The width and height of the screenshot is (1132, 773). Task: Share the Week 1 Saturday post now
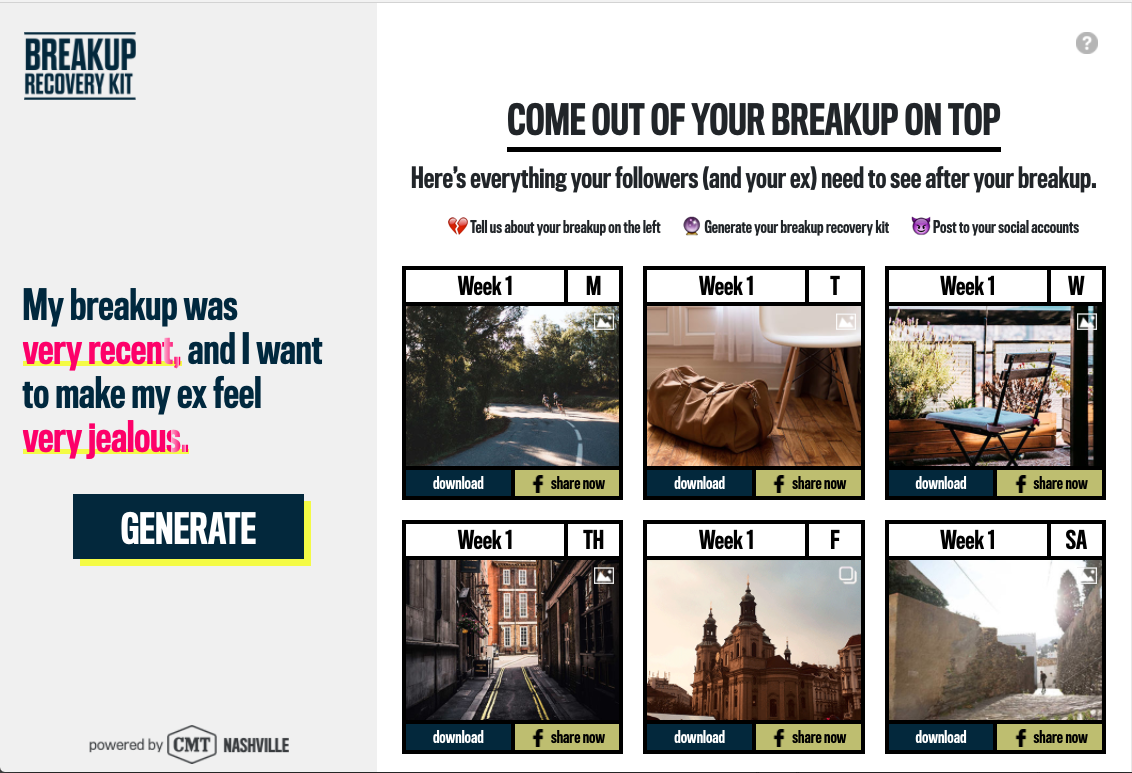point(1049,737)
